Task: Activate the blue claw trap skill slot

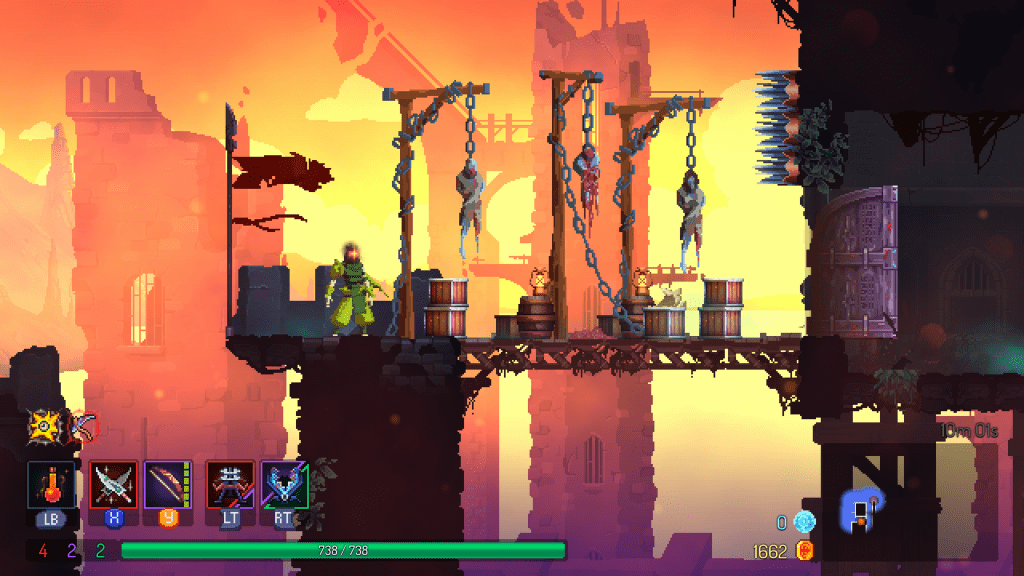Action: [x=284, y=484]
